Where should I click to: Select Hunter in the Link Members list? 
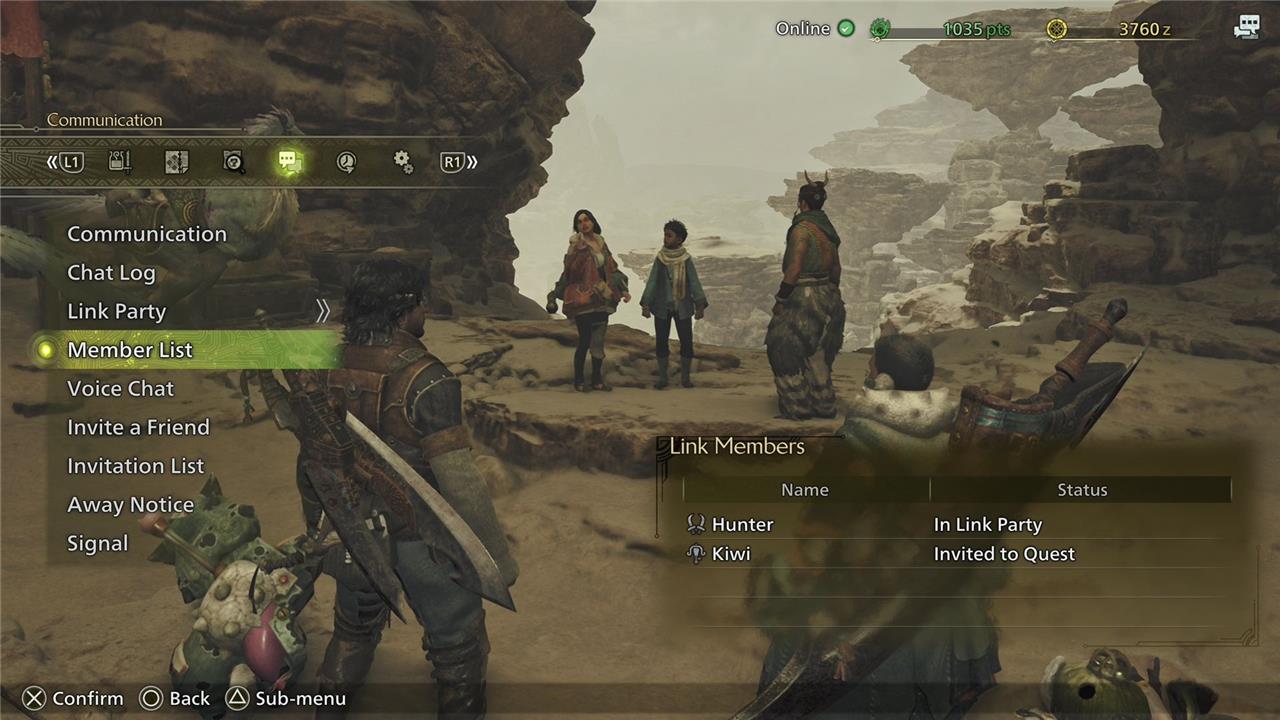coord(742,525)
